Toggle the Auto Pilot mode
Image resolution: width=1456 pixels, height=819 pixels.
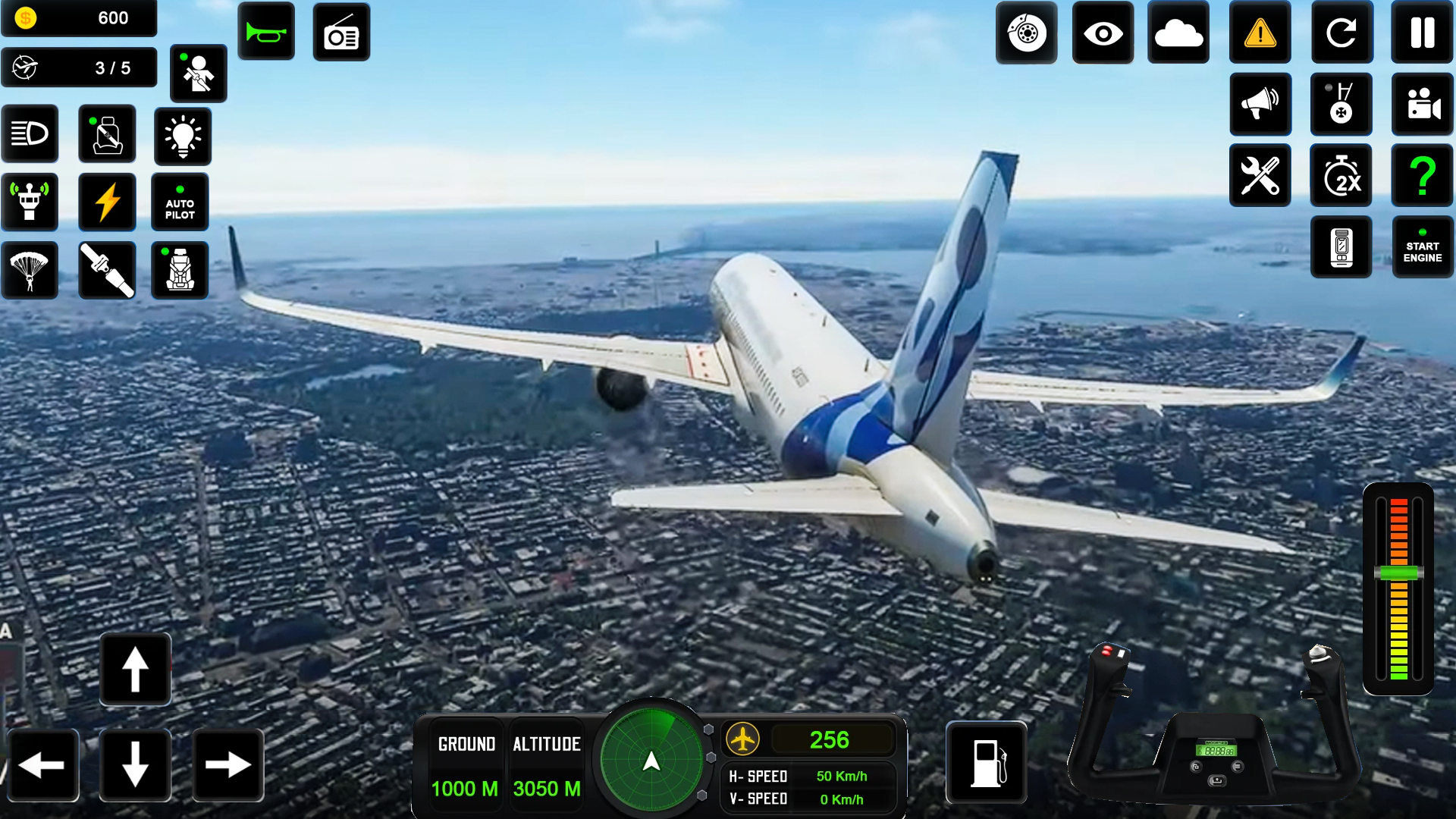tap(179, 202)
